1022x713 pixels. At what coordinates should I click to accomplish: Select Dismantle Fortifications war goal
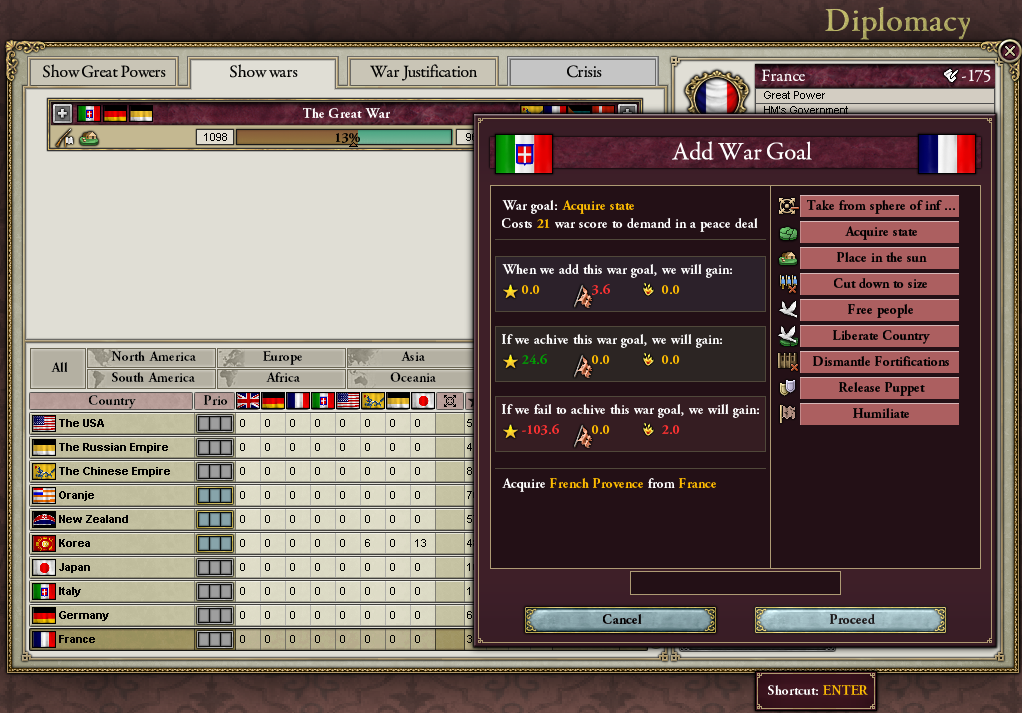[880, 362]
